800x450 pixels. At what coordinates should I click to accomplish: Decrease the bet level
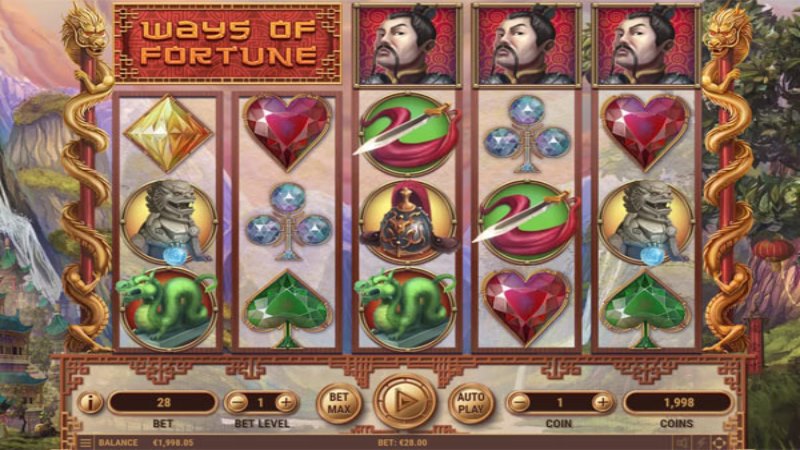[236, 403]
